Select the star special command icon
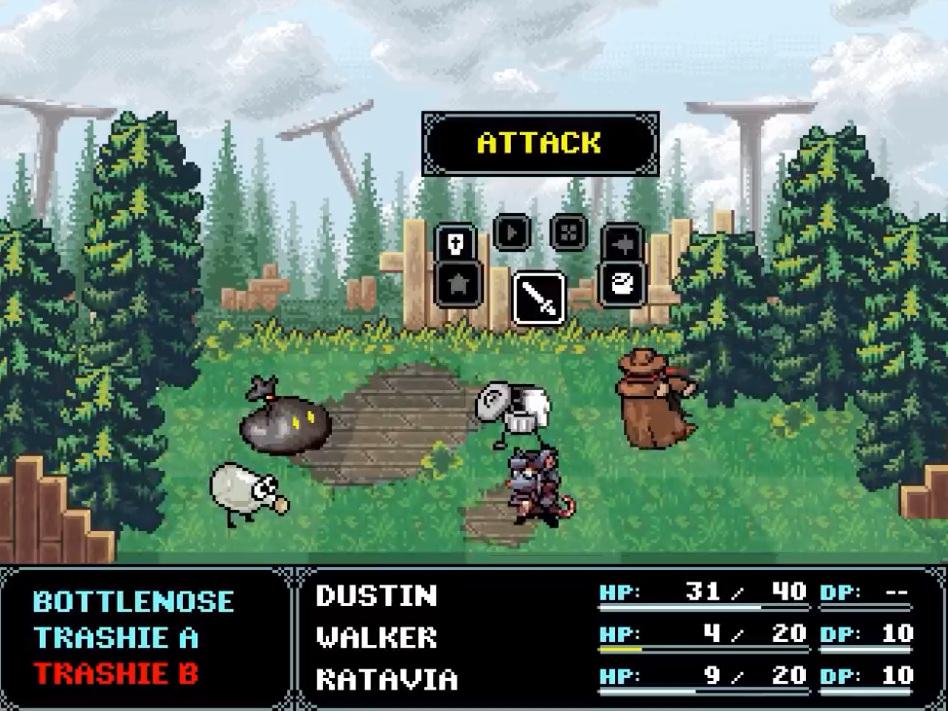This screenshot has height=711, width=948. click(459, 284)
